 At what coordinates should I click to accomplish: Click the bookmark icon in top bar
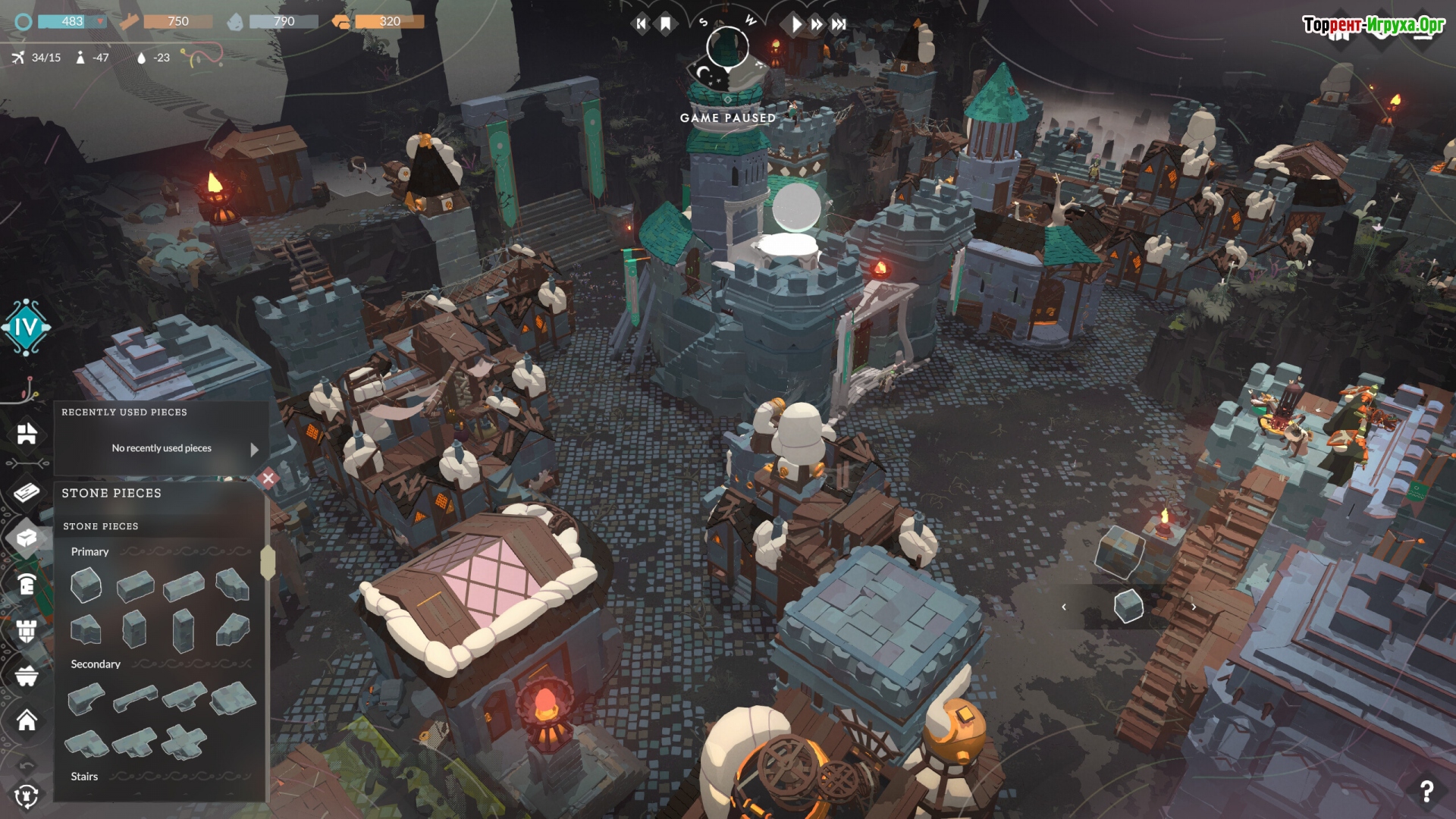tap(666, 24)
